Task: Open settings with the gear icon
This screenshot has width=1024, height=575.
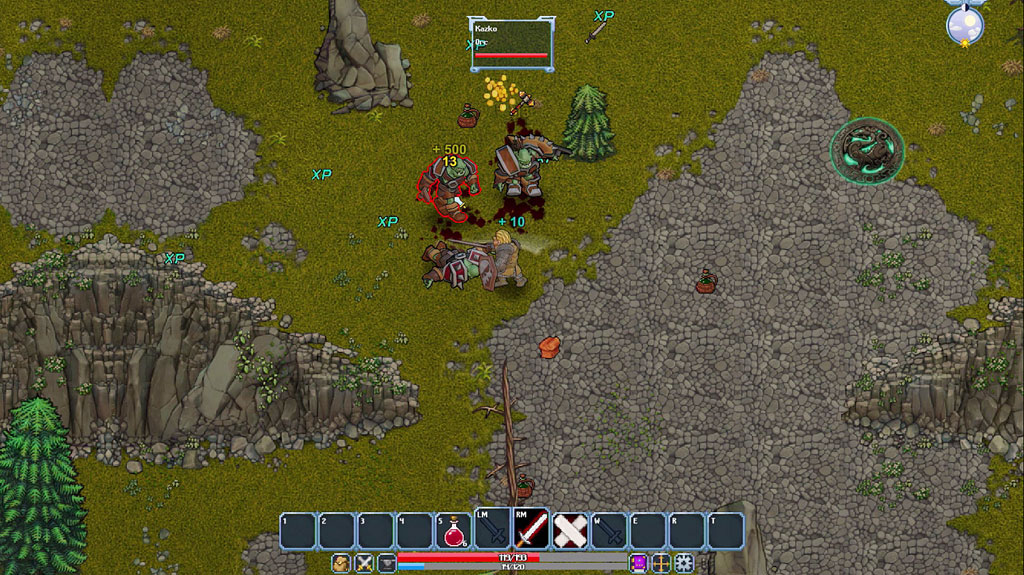Action: [x=684, y=563]
